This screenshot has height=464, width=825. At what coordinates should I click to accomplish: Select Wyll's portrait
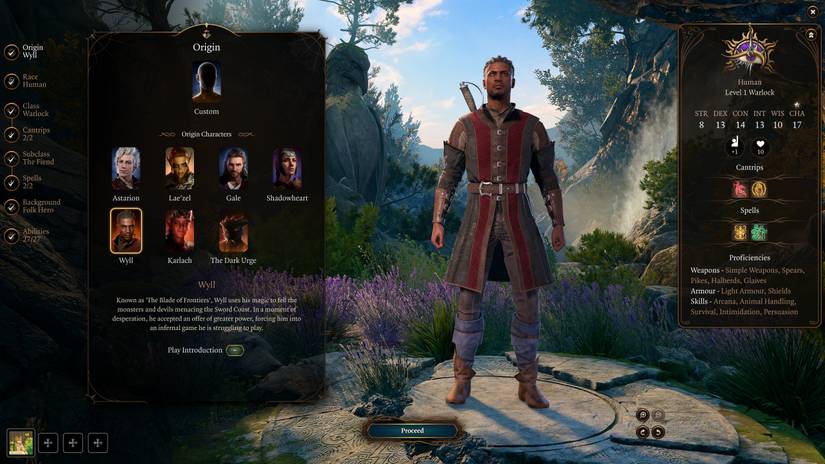tap(126, 231)
